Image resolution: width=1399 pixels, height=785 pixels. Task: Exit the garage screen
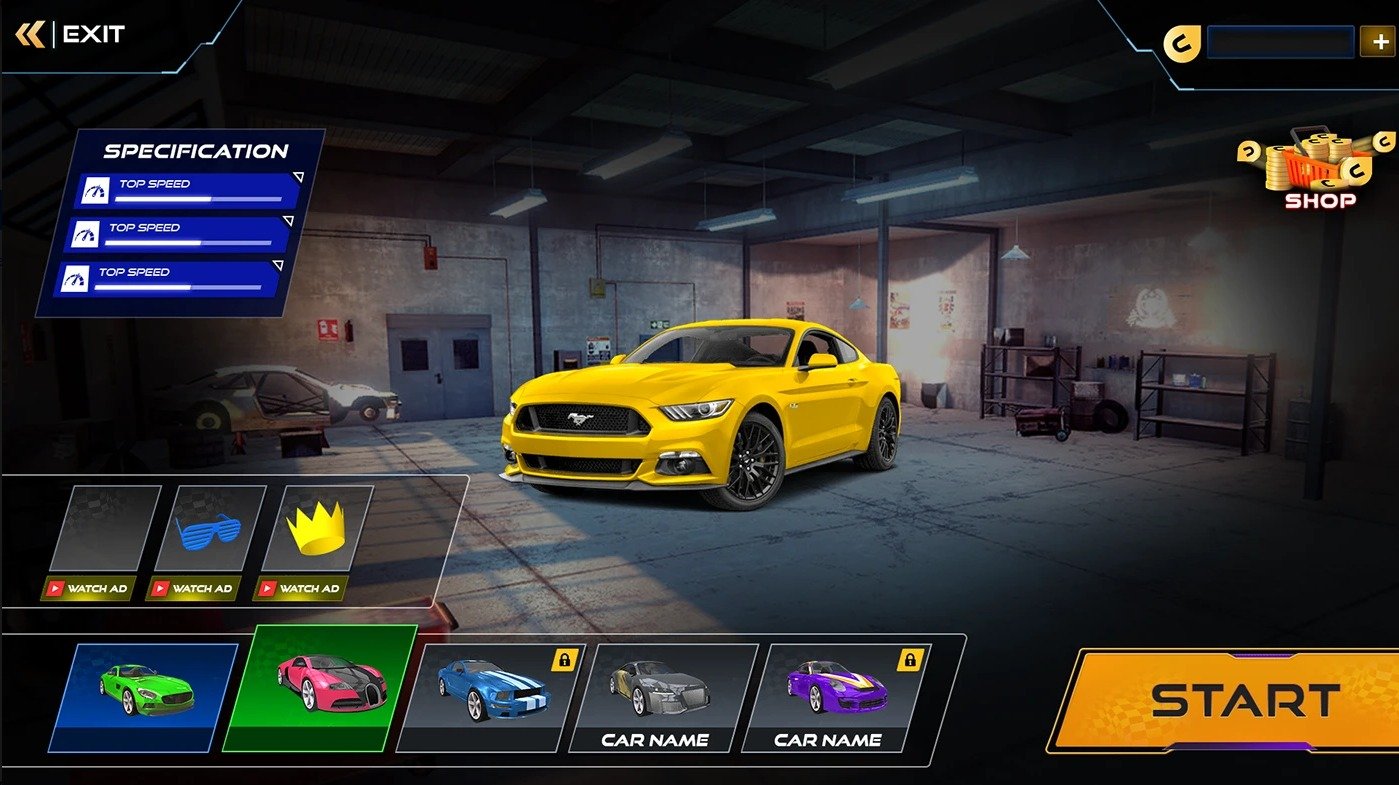(72, 35)
